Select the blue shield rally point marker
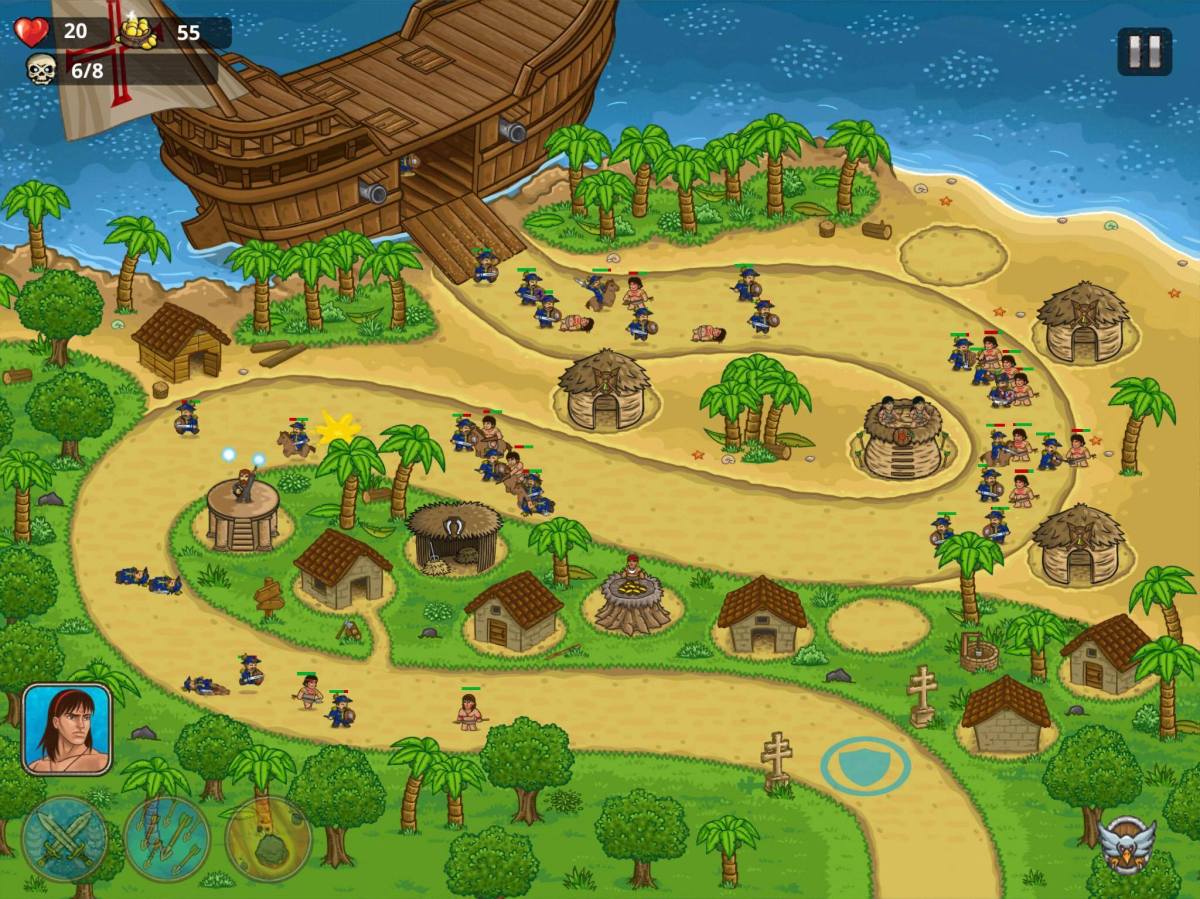This screenshot has width=1200, height=899. 865,766
